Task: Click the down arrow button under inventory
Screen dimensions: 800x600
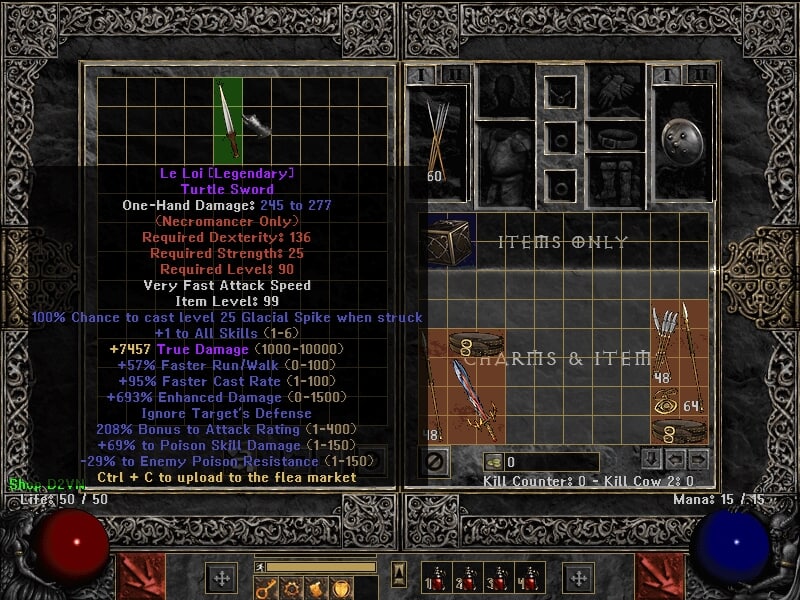Action: pyautogui.click(x=650, y=460)
